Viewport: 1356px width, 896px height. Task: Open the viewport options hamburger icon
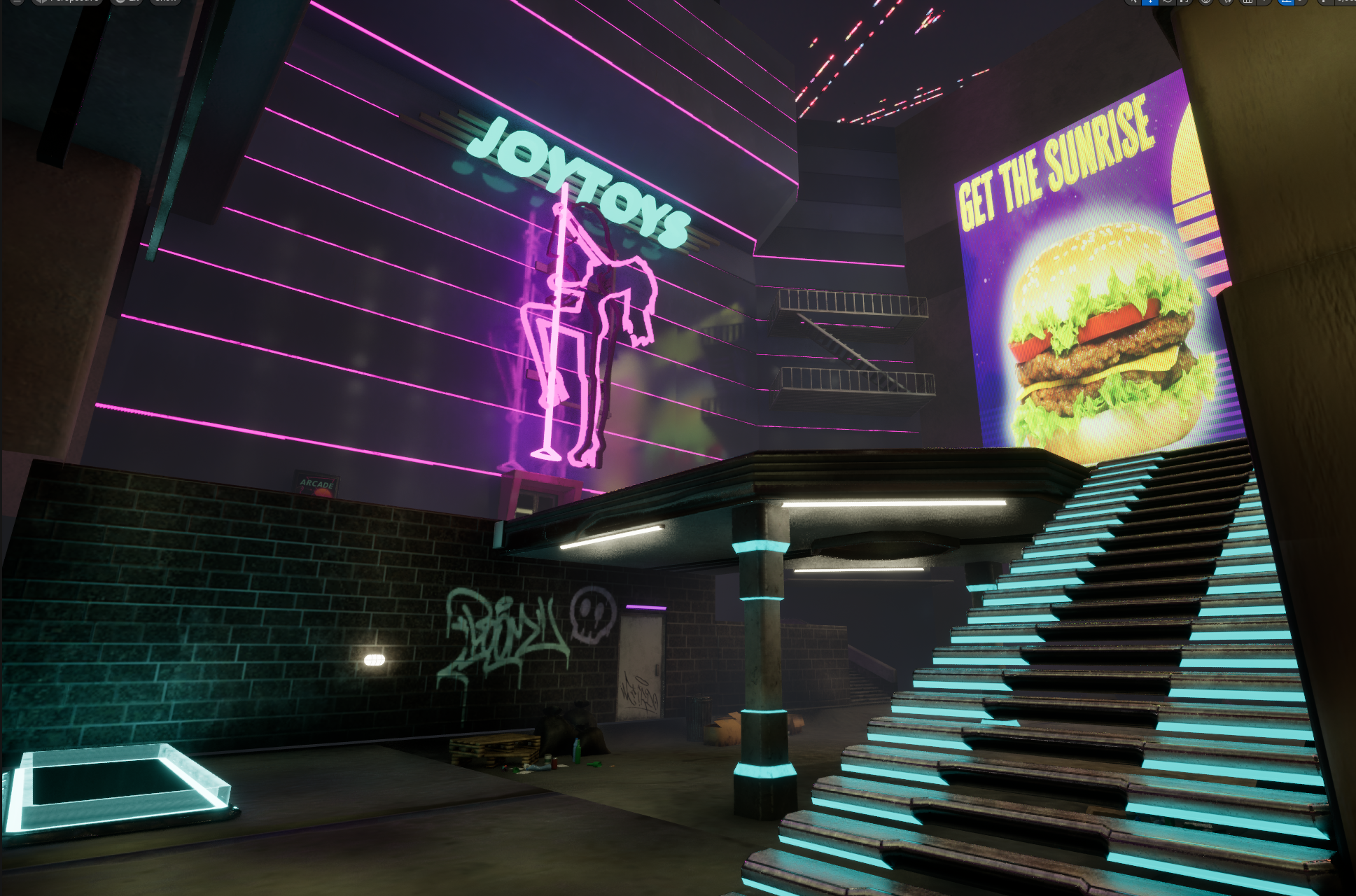[18, 2]
